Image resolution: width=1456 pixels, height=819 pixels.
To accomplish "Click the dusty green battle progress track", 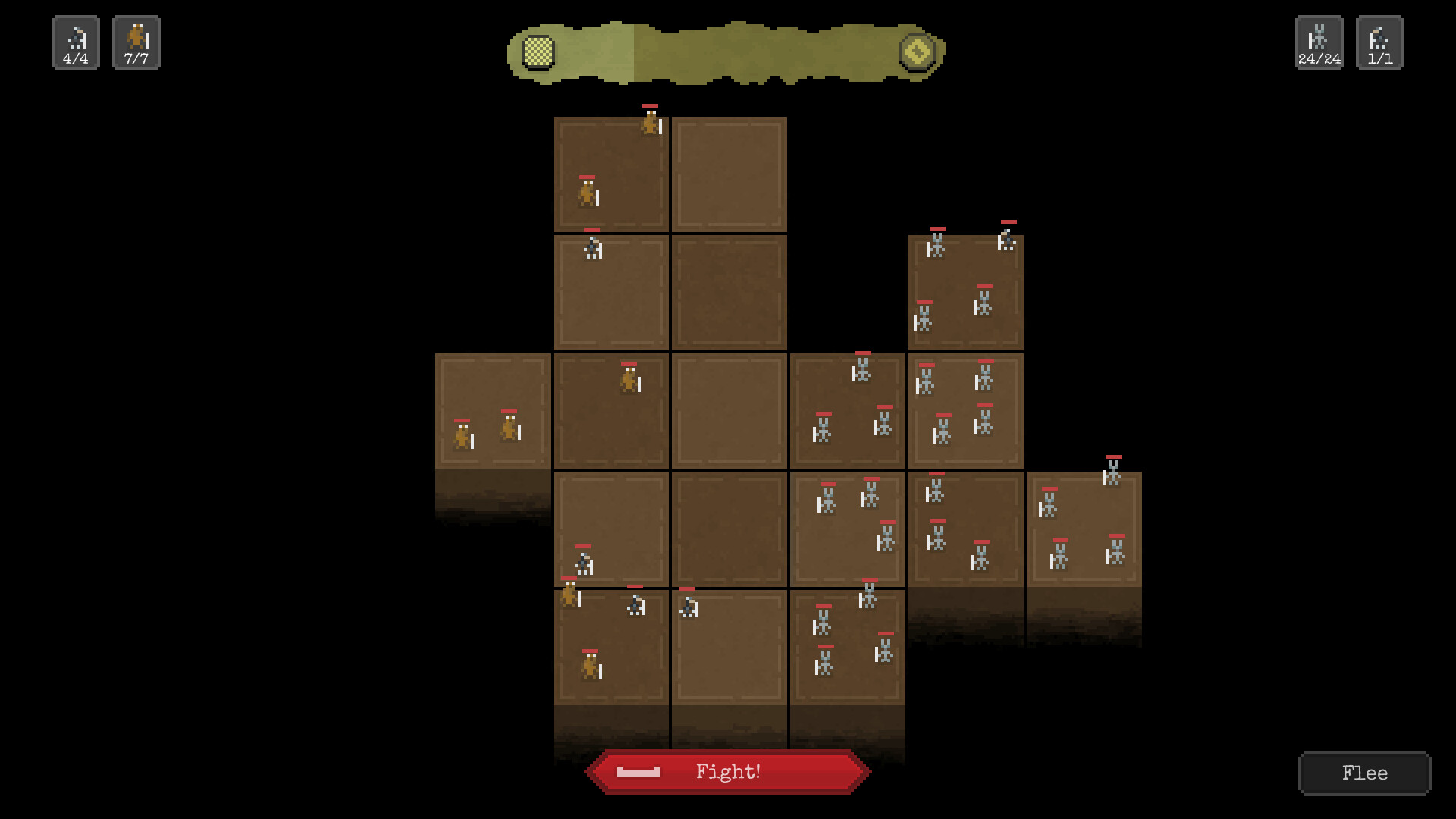I will click(728, 52).
